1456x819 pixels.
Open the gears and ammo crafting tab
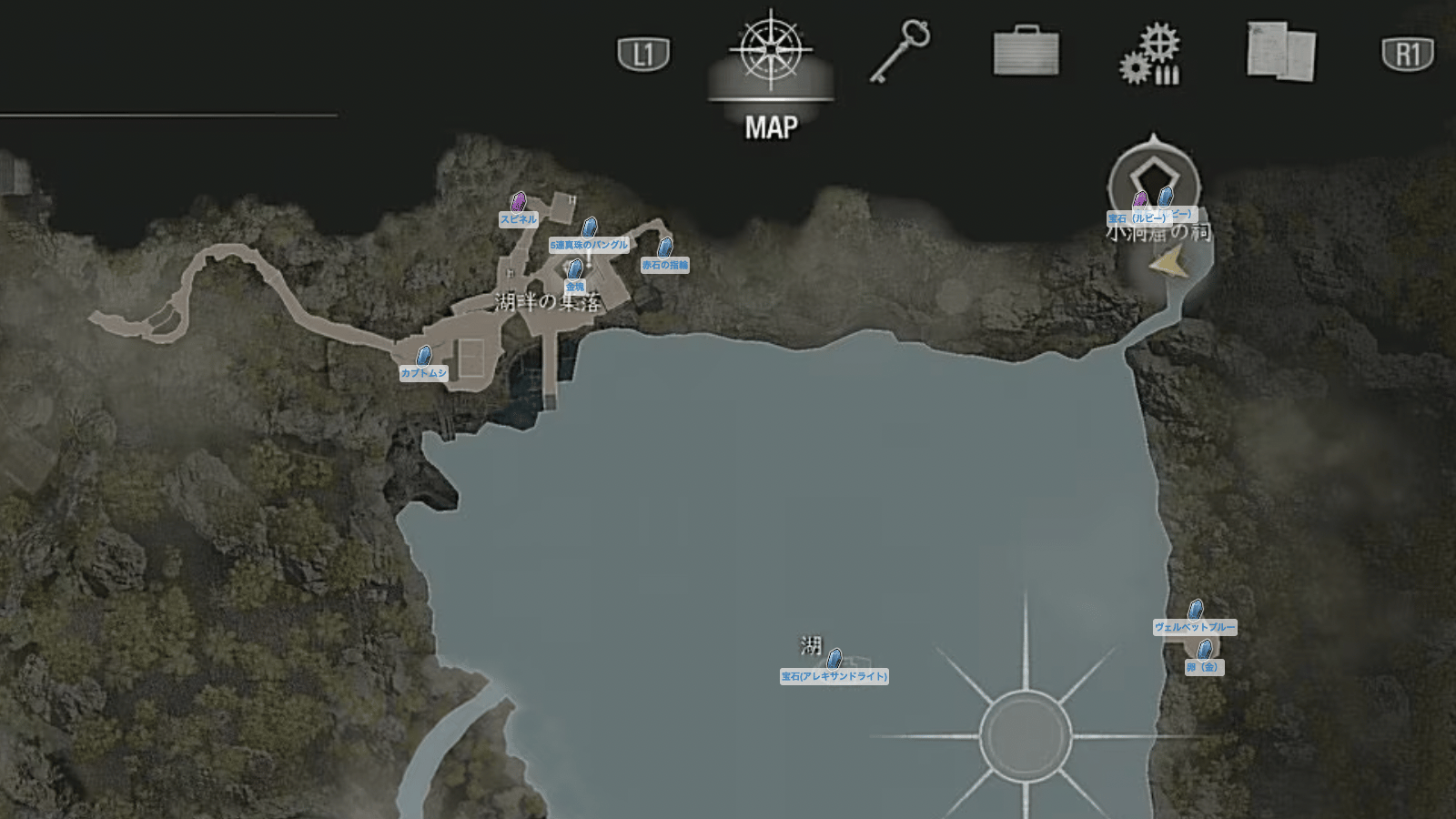(x=1150, y=55)
